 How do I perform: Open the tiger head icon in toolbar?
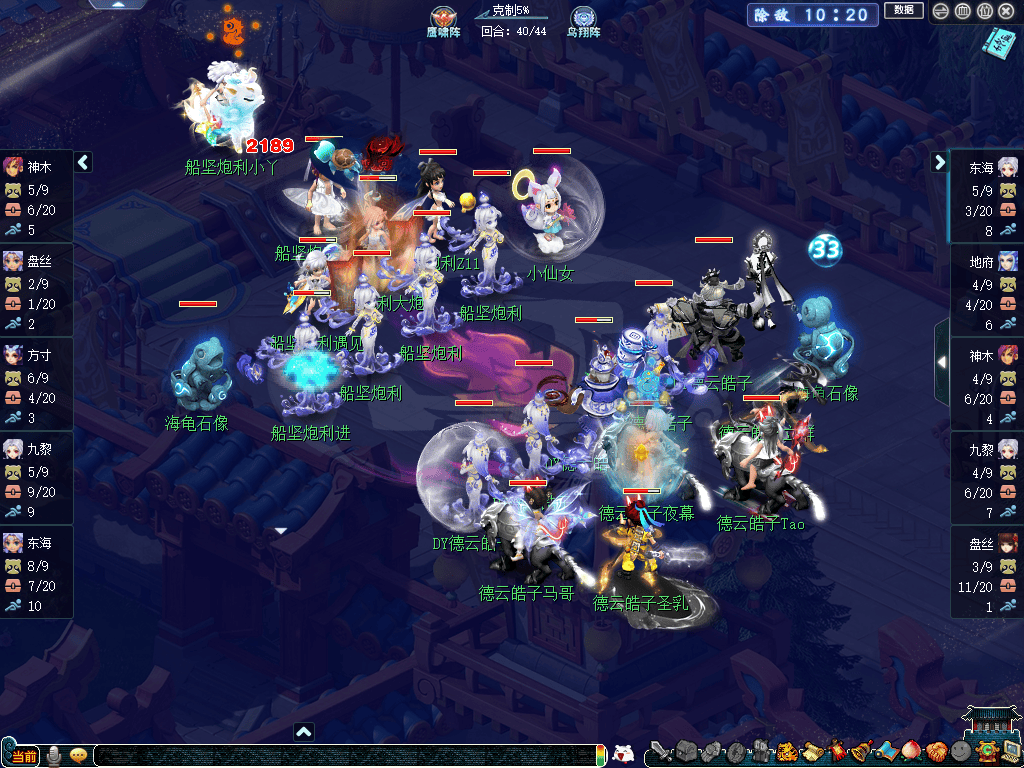tap(787, 751)
